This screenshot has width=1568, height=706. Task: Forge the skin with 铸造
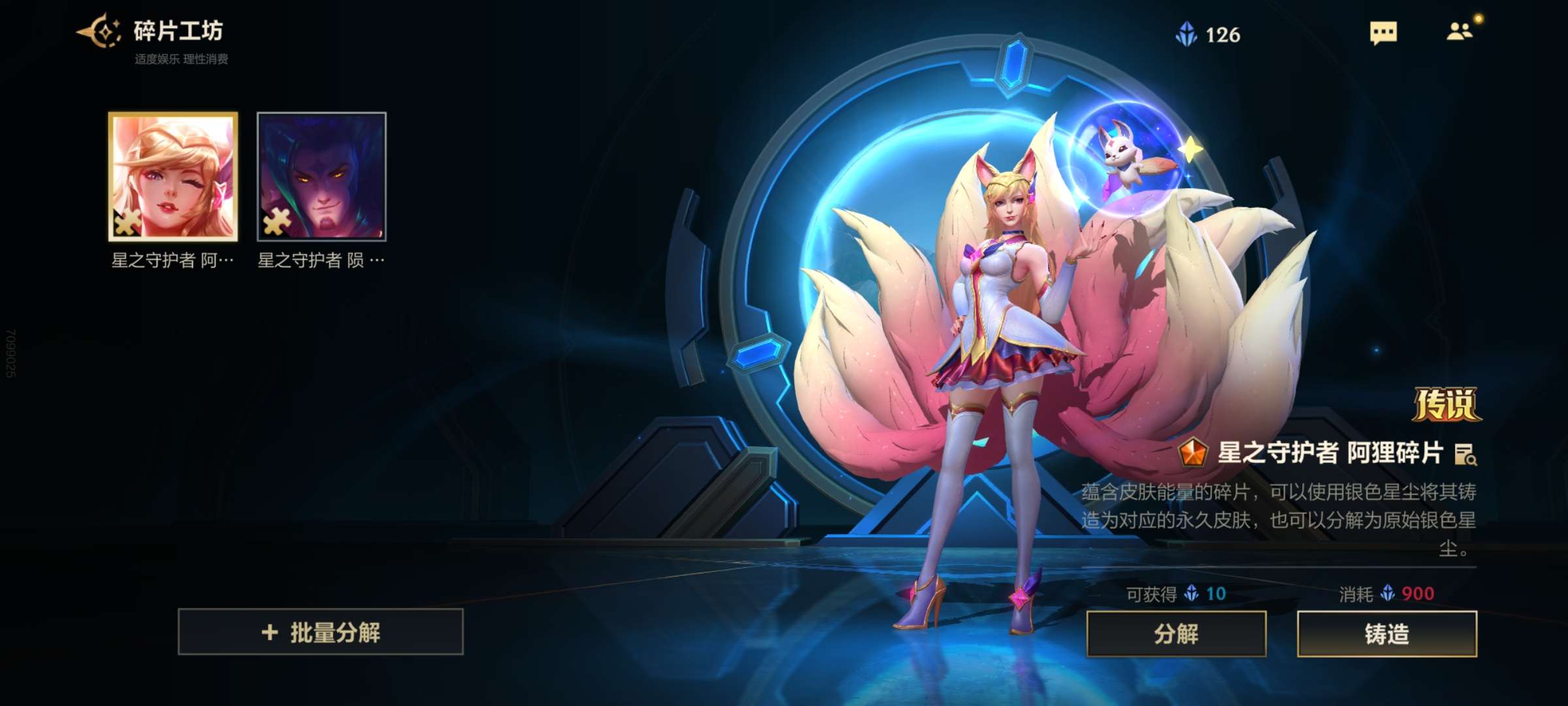[1386, 634]
